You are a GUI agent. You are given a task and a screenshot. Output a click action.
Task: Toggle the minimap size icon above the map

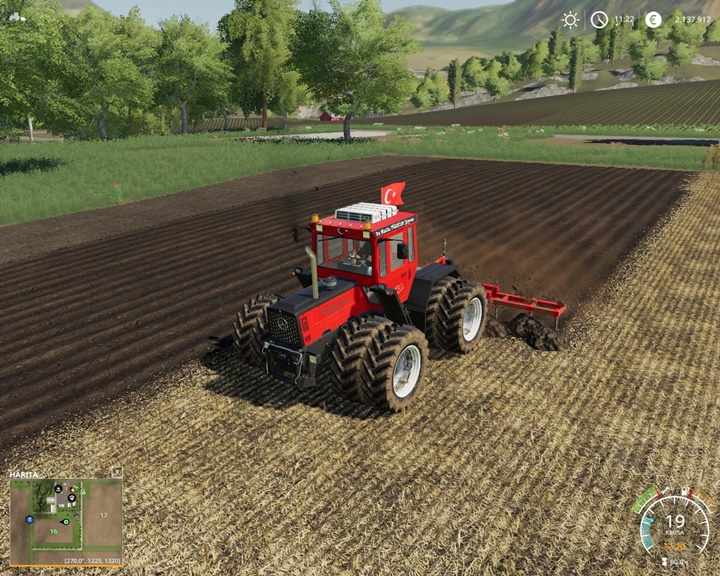116,472
